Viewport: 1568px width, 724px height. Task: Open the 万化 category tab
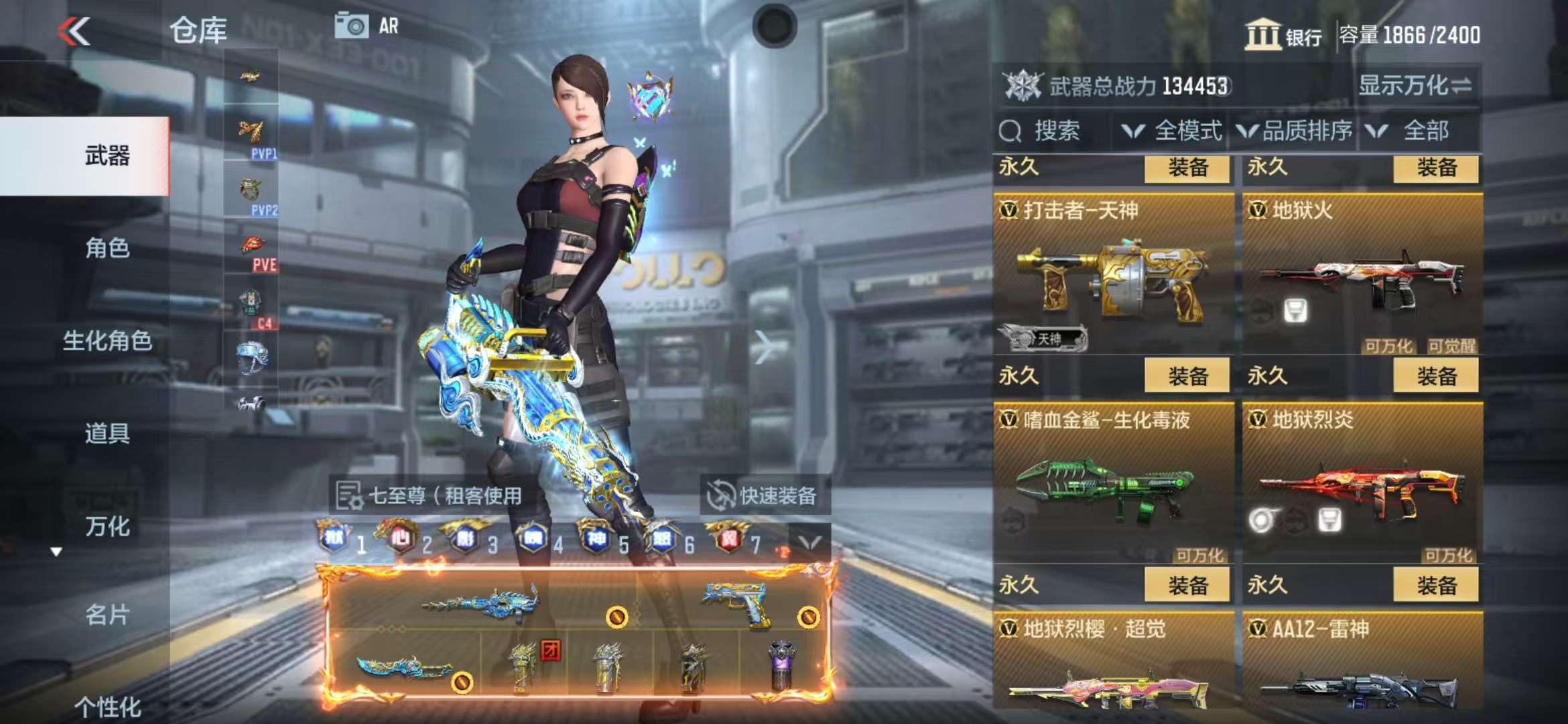pyautogui.click(x=107, y=526)
